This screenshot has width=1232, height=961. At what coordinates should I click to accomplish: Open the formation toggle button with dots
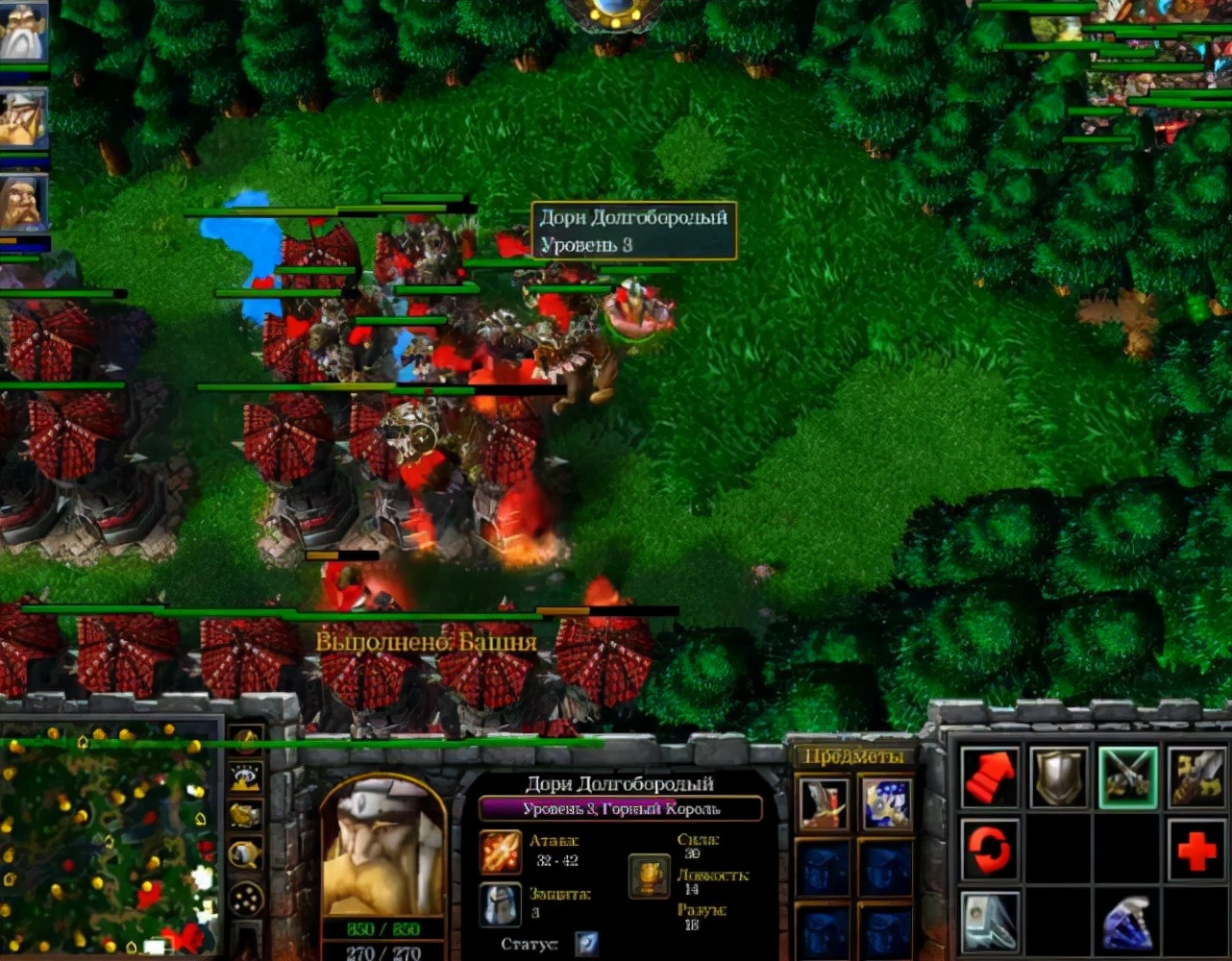246,899
